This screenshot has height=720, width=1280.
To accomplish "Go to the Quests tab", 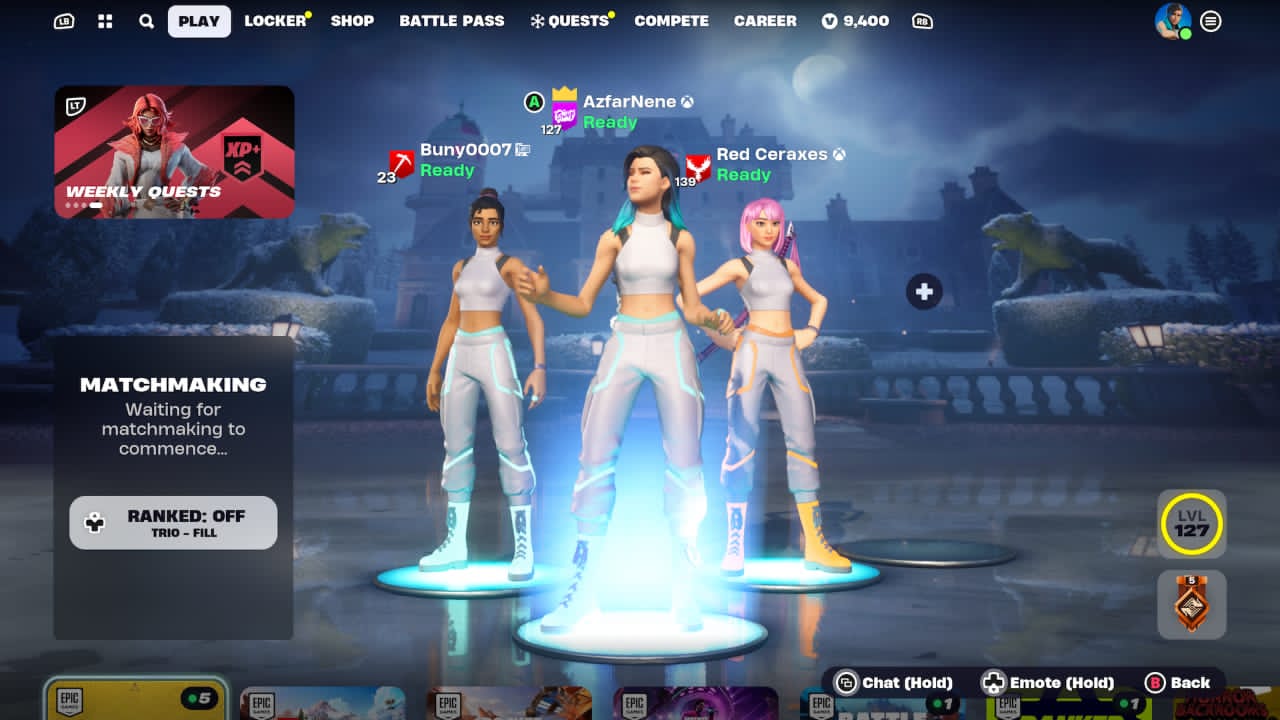I will tap(570, 21).
